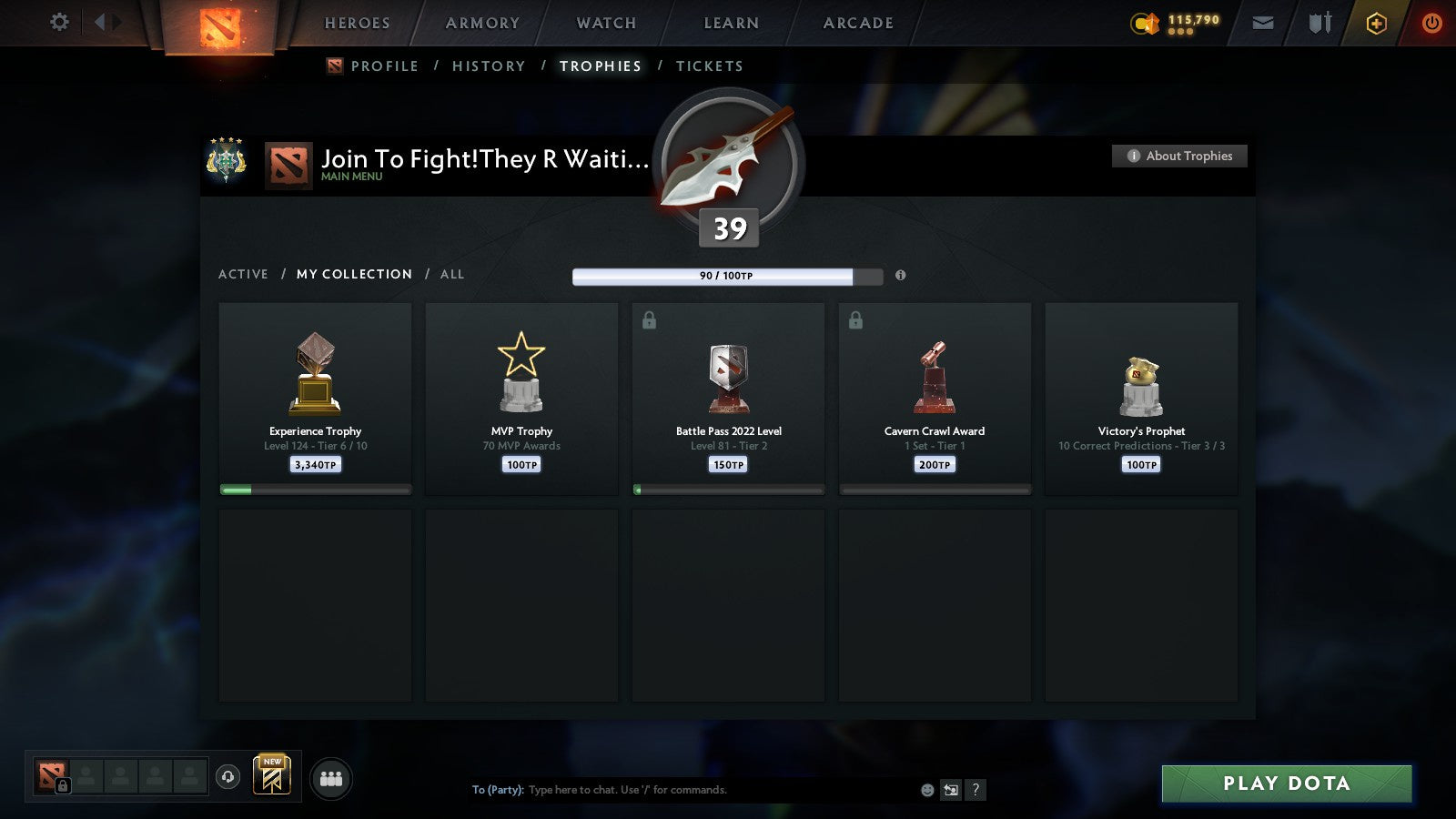Click the locked Battle Pass 2022 padlock
Viewport: 1456px width, 819px height.
[x=650, y=319]
